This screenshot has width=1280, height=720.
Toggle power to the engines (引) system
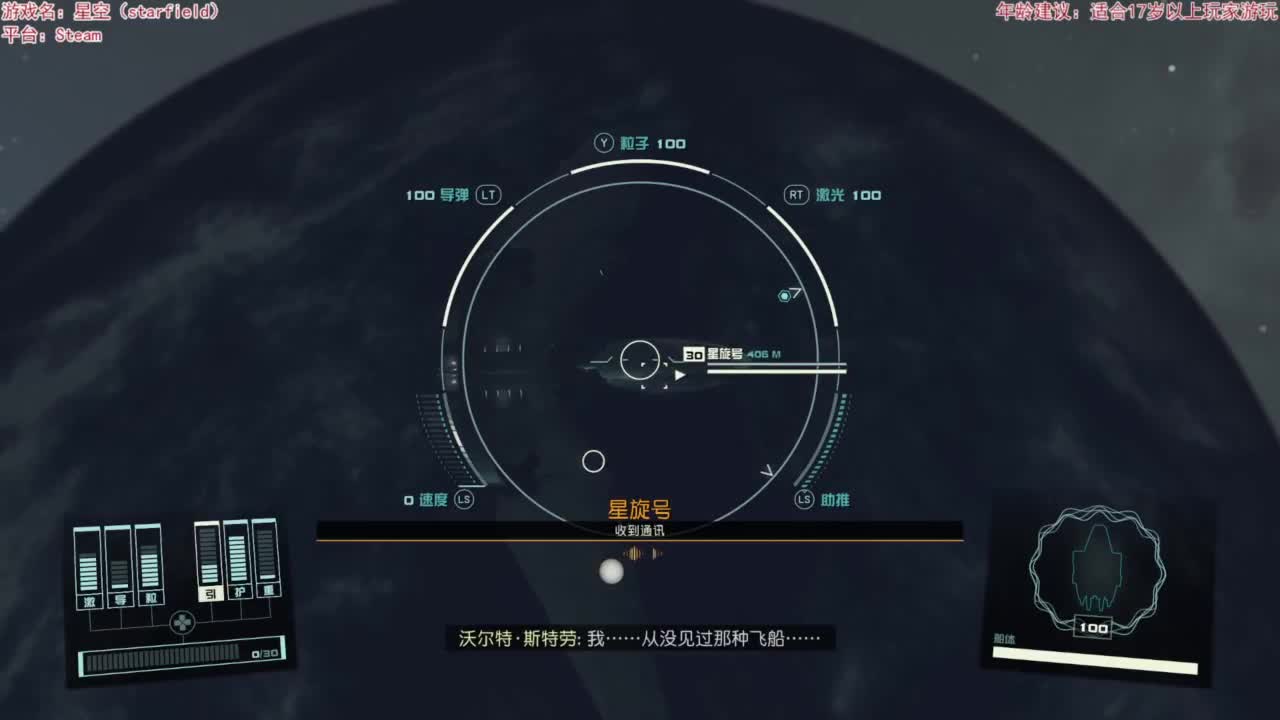tap(207, 593)
